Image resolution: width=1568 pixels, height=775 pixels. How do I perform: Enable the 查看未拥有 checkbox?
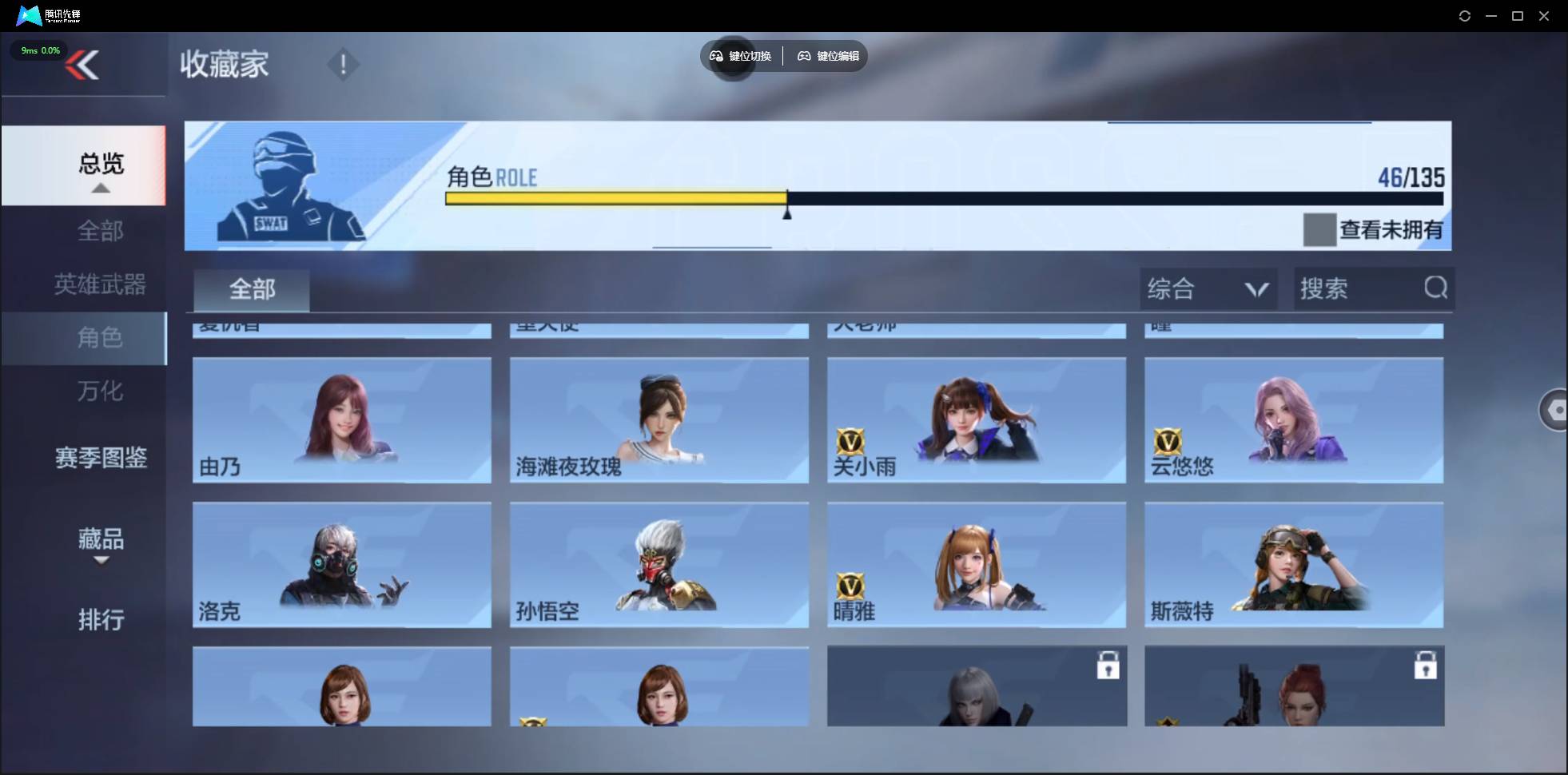(x=1319, y=230)
